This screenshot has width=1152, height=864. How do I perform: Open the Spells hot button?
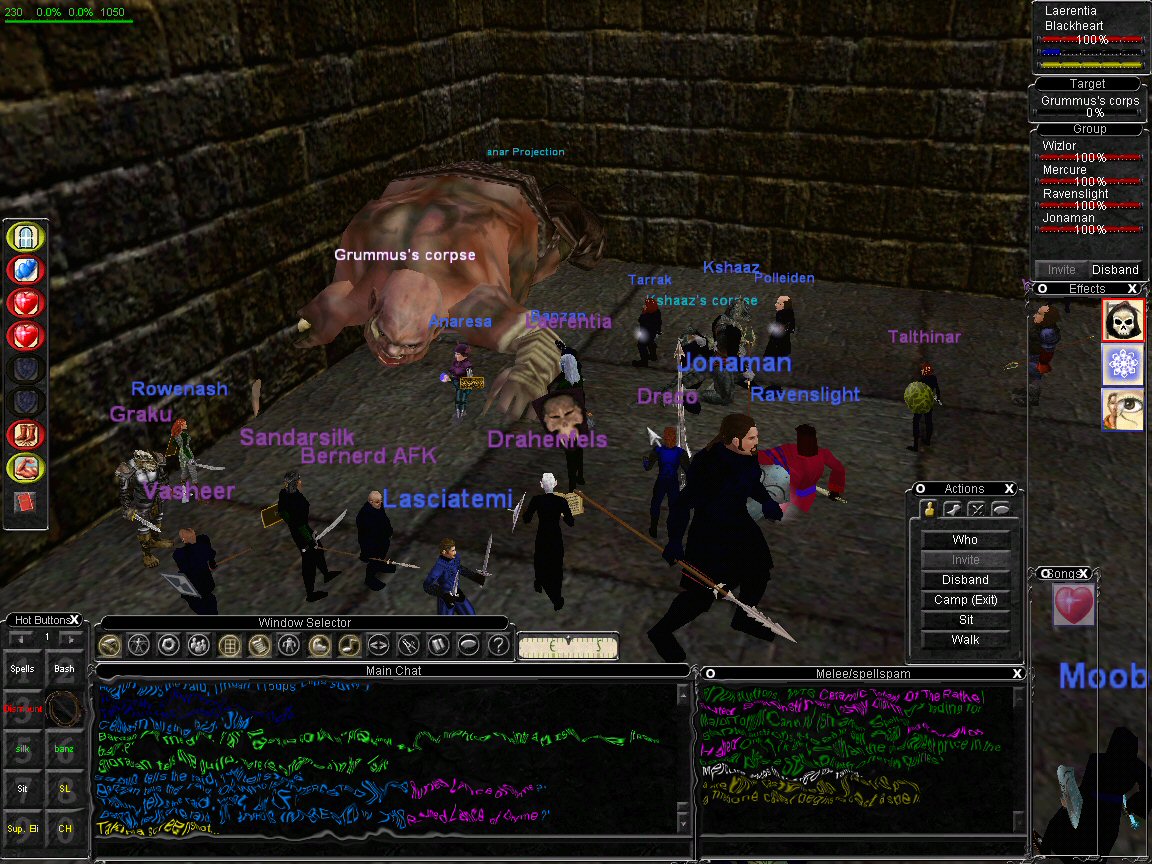(x=22, y=669)
